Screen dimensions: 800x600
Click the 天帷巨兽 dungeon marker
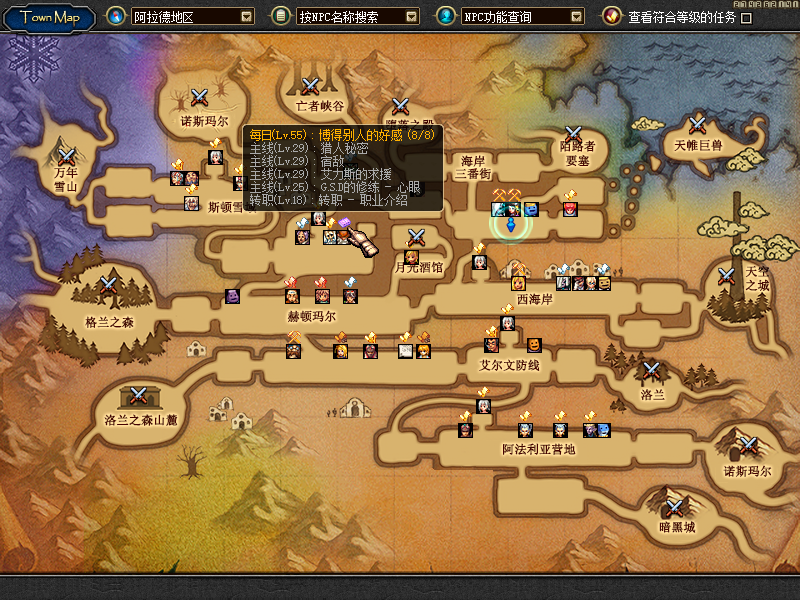(698, 125)
